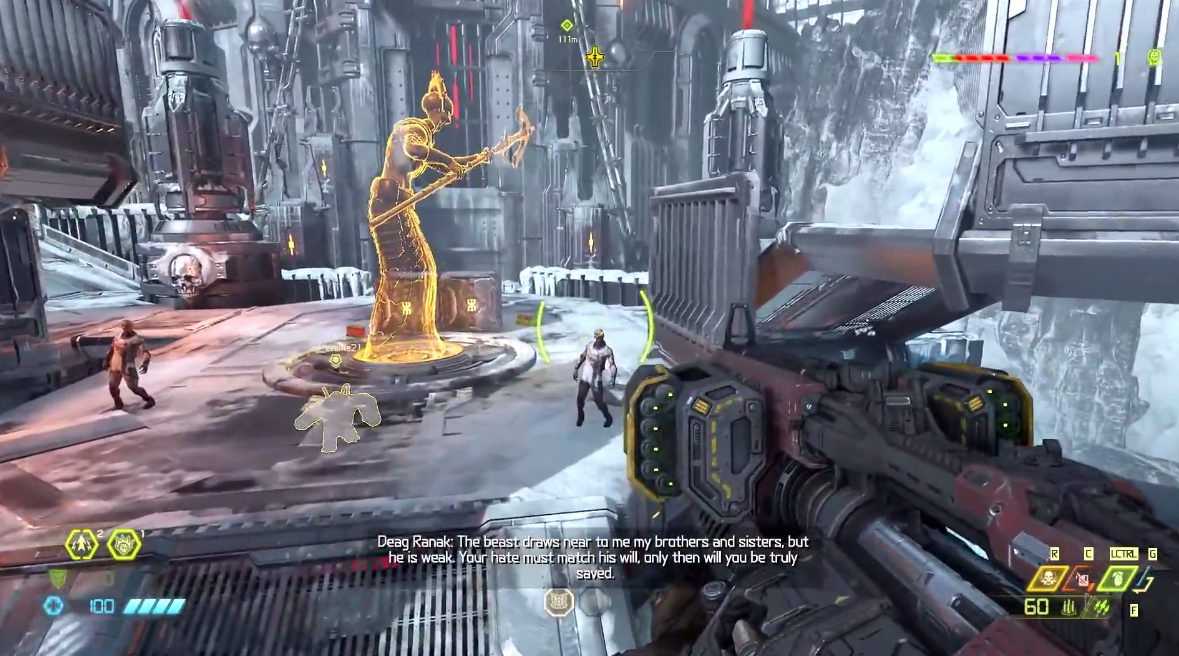
Task: Activate the green frag grenade icon
Action: [x=1119, y=578]
